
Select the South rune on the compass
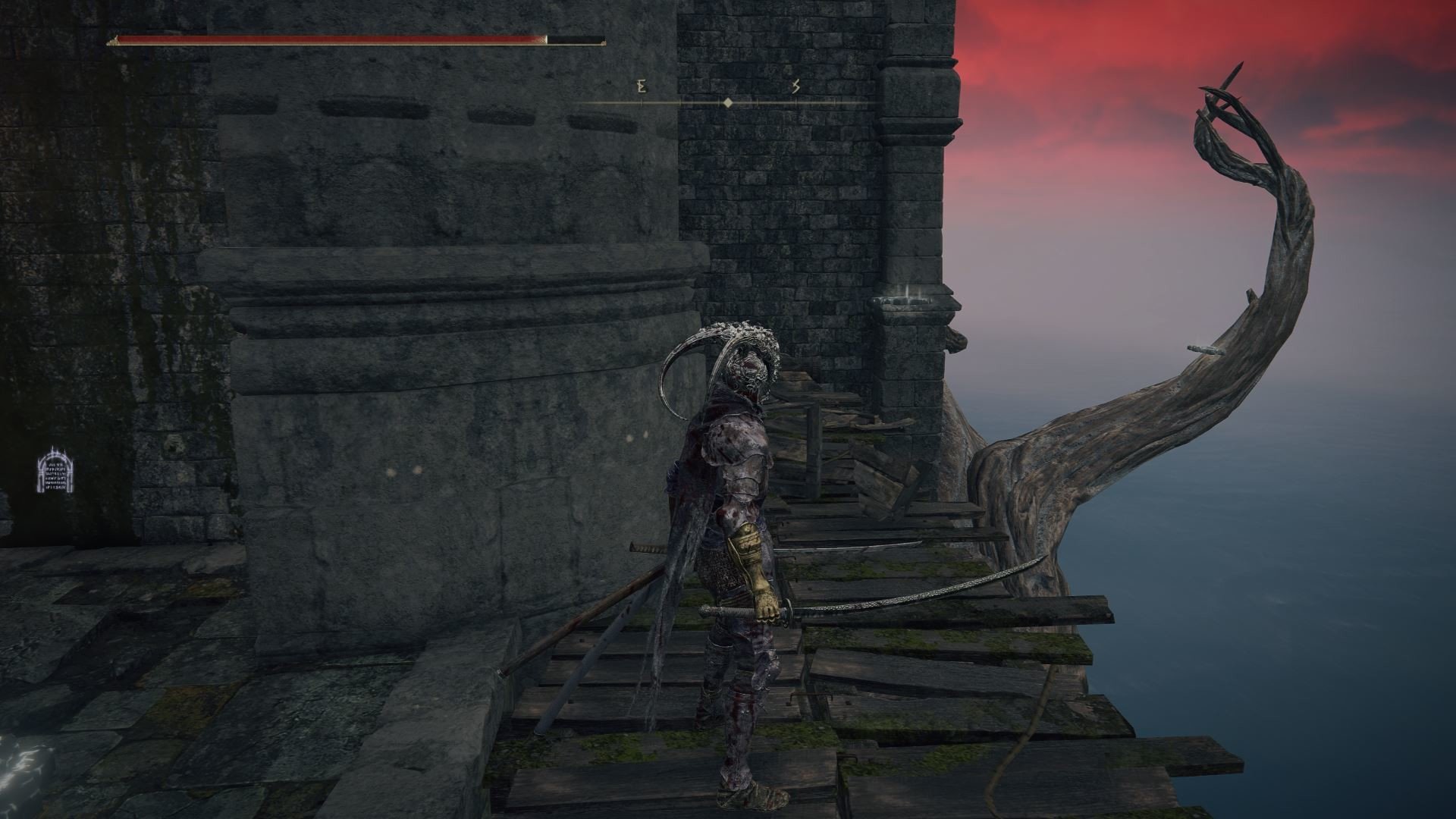795,87
